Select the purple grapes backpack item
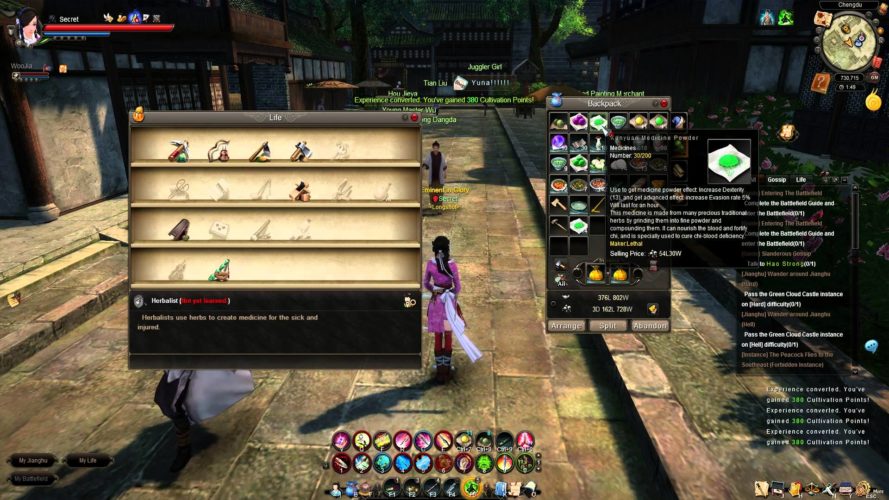 point(578,122)
